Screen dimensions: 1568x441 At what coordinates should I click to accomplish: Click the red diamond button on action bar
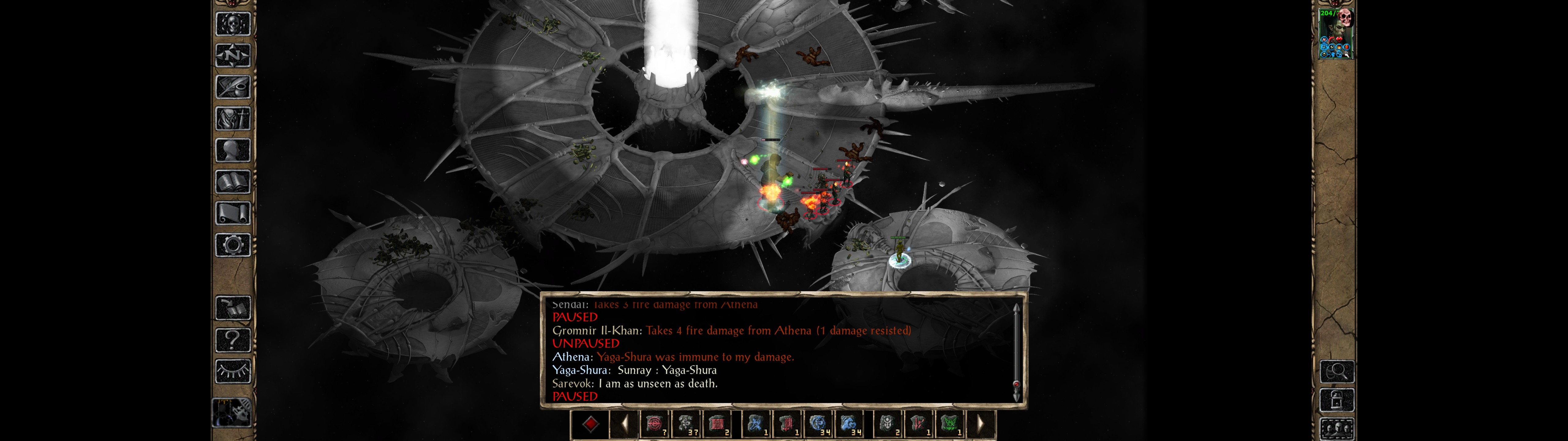tap(590, 424)
